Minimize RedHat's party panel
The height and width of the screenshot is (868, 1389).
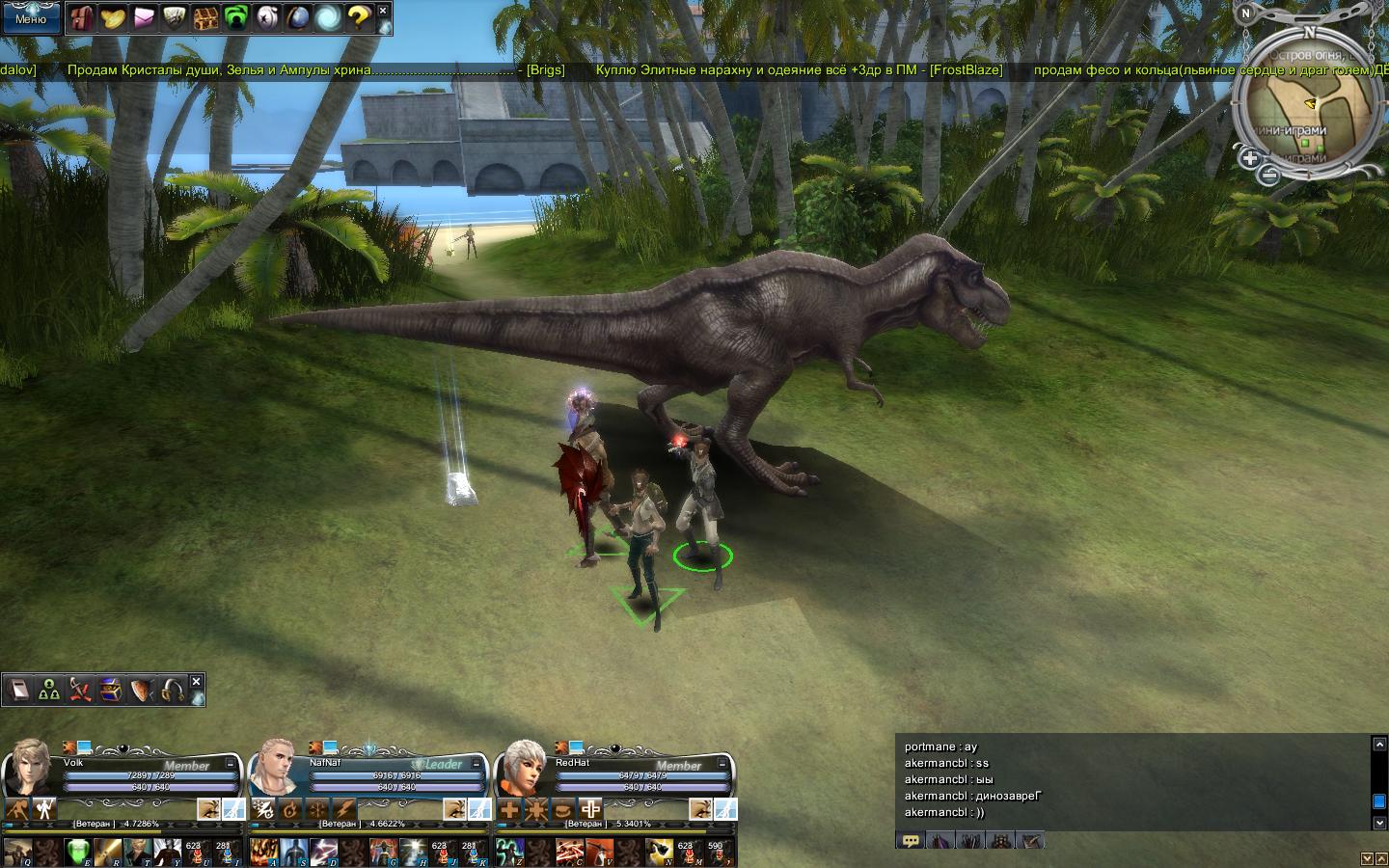(x=723, y=763)
